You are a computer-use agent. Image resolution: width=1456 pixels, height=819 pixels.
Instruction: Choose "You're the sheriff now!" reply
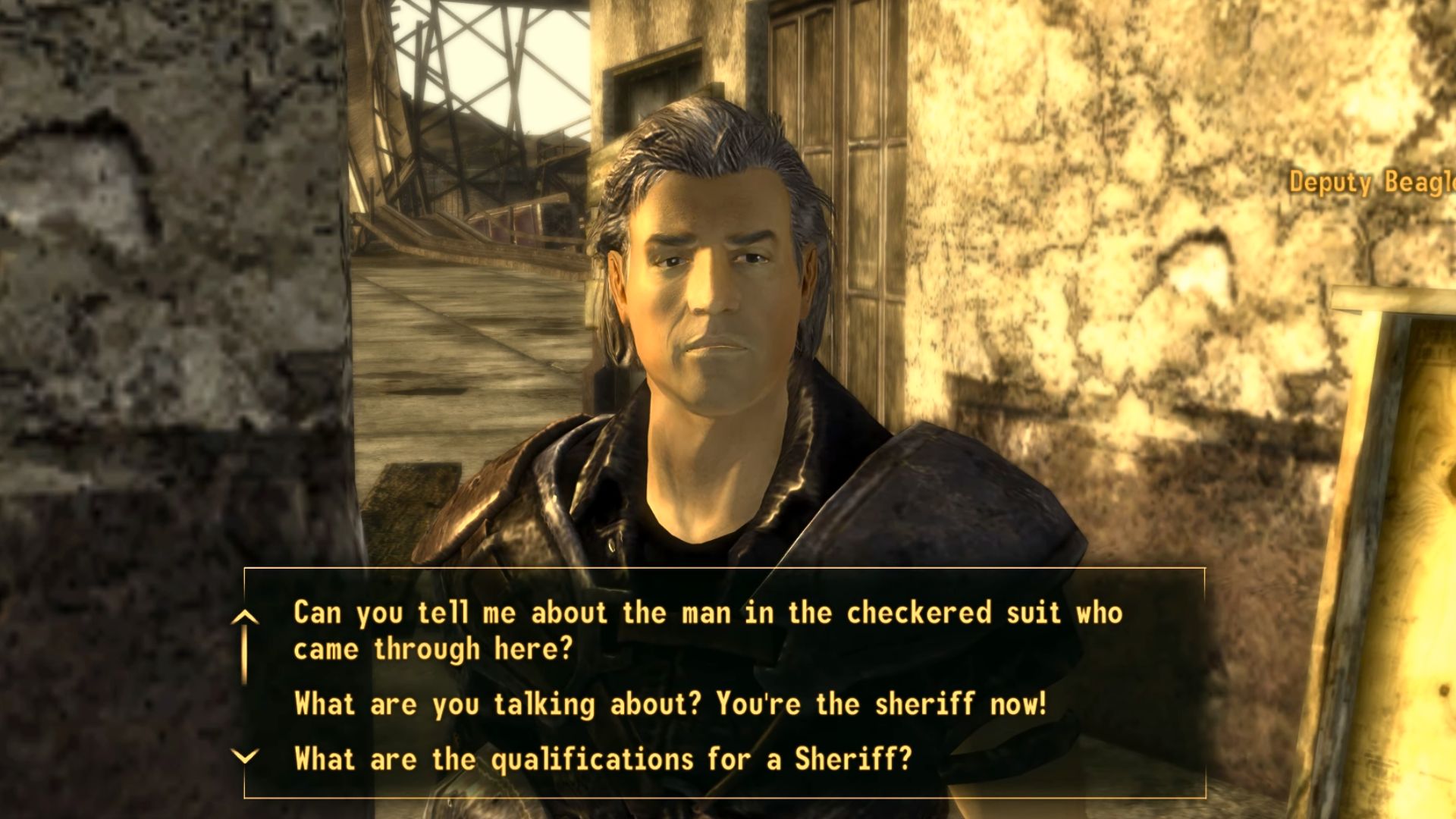(x=670, y=704)
